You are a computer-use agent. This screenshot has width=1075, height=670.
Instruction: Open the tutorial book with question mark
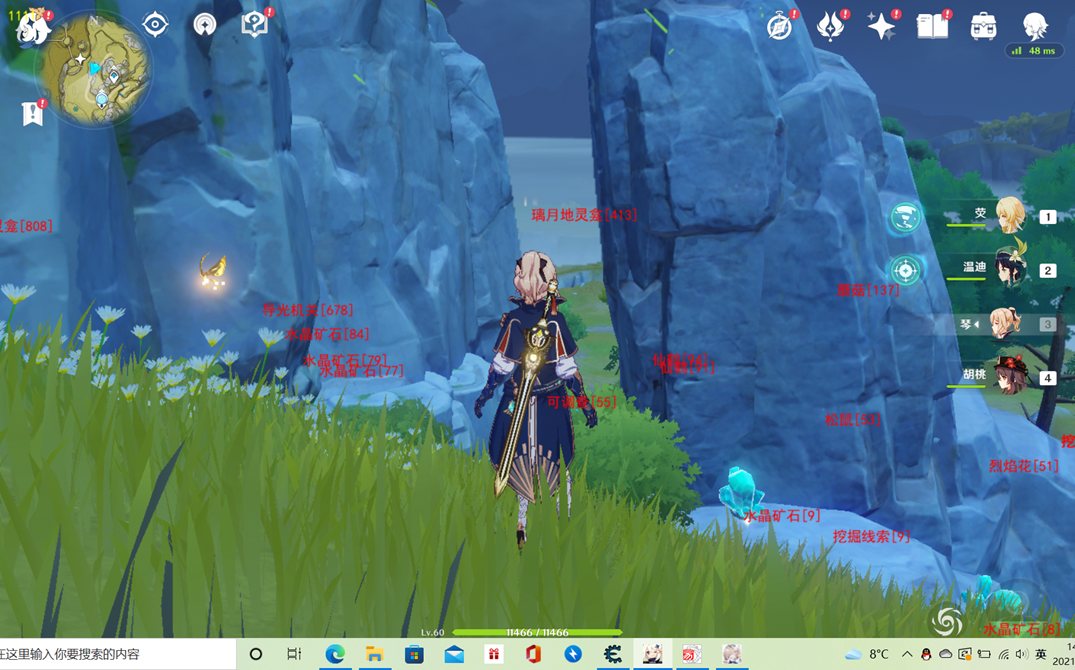254,24
